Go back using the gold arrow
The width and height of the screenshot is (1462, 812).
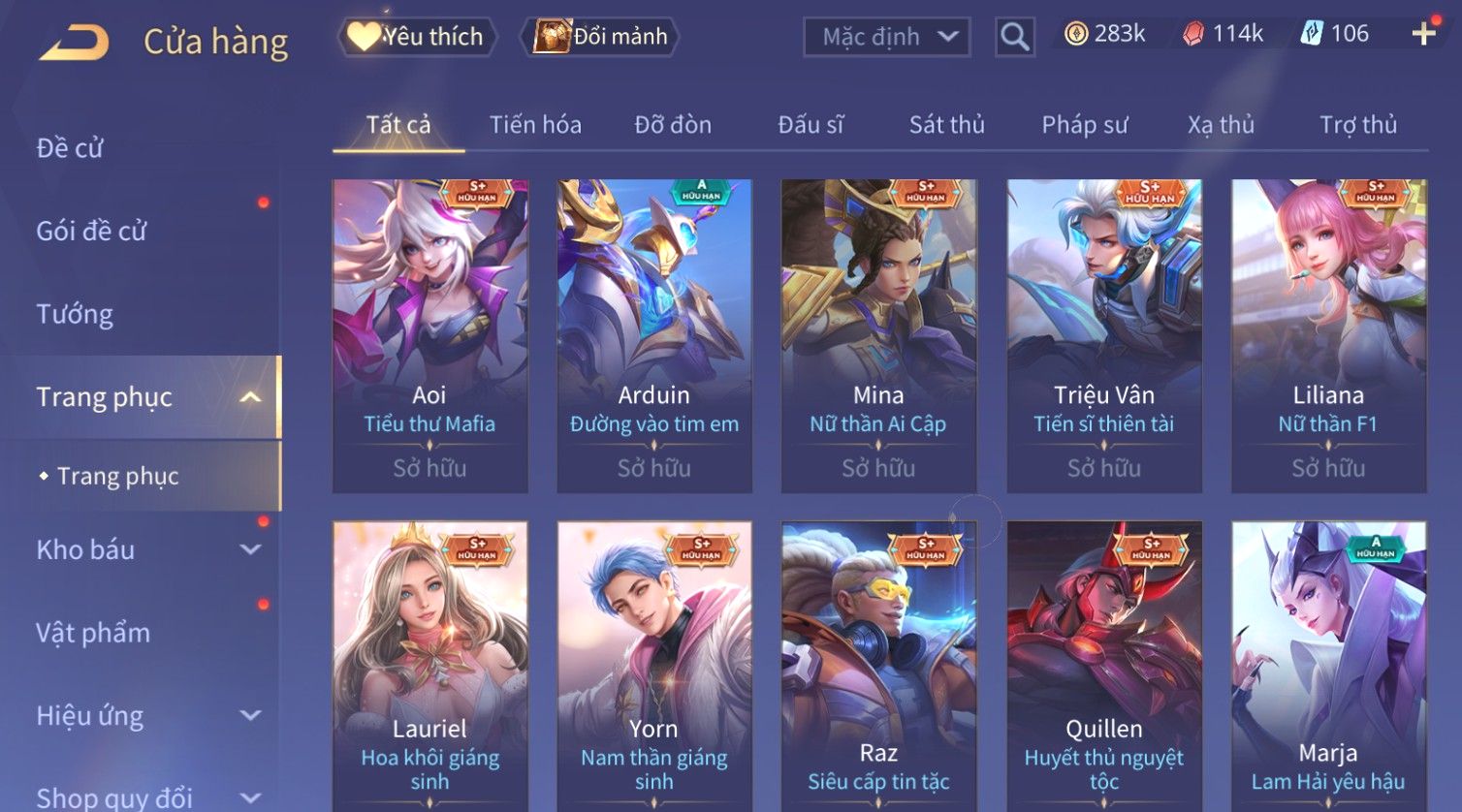(74, 43)
